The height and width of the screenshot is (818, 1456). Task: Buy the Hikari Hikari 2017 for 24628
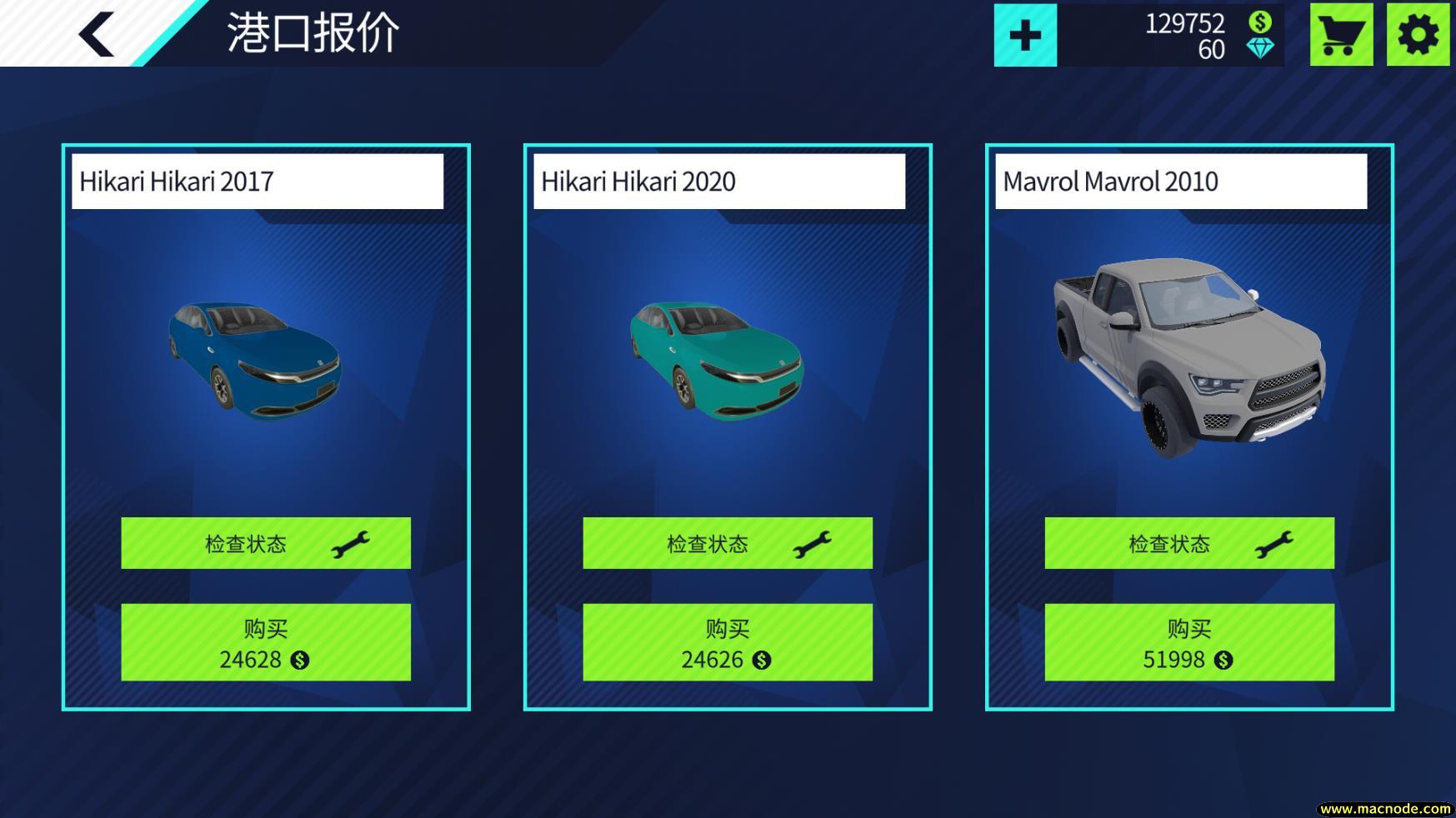266,641
